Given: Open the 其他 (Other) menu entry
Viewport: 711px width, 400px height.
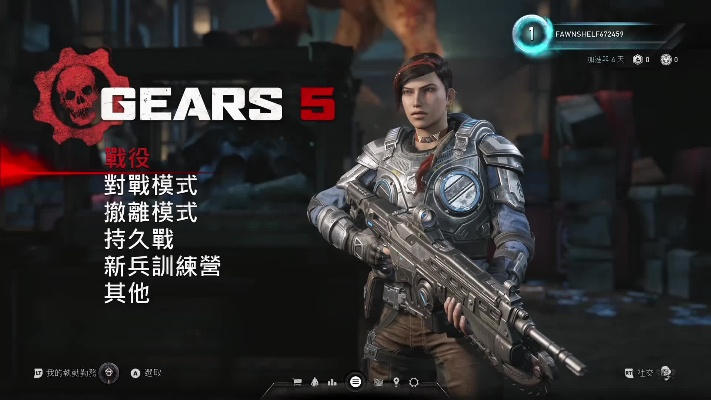Looking at the screenshot, I should 126,293.
